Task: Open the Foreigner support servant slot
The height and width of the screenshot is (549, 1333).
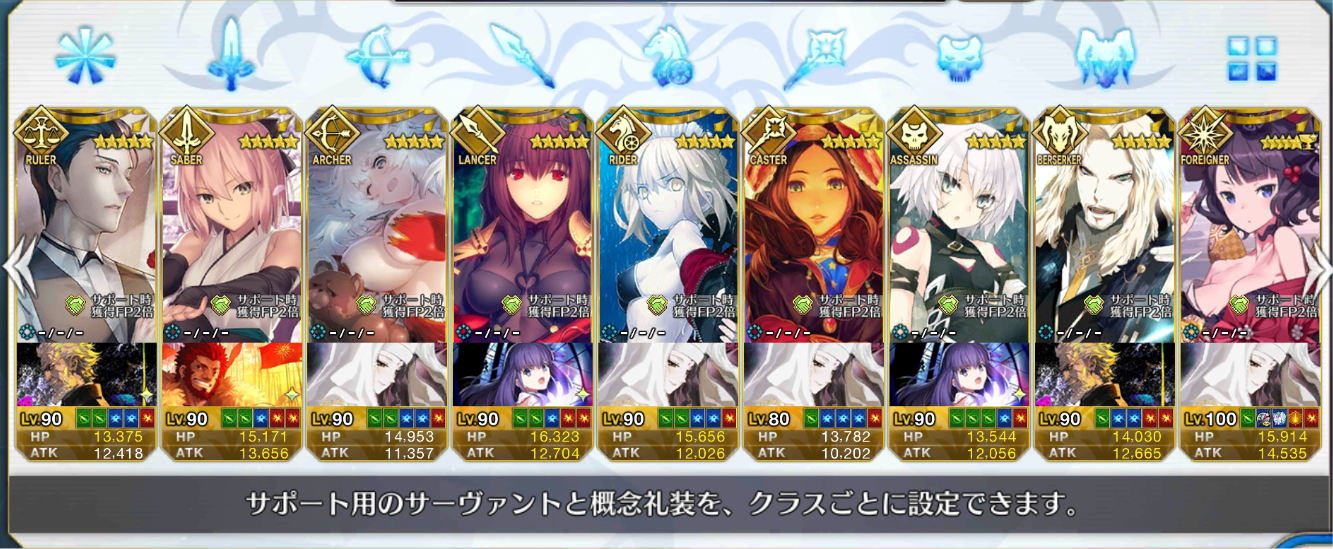Action: (x=1249, y=230)
